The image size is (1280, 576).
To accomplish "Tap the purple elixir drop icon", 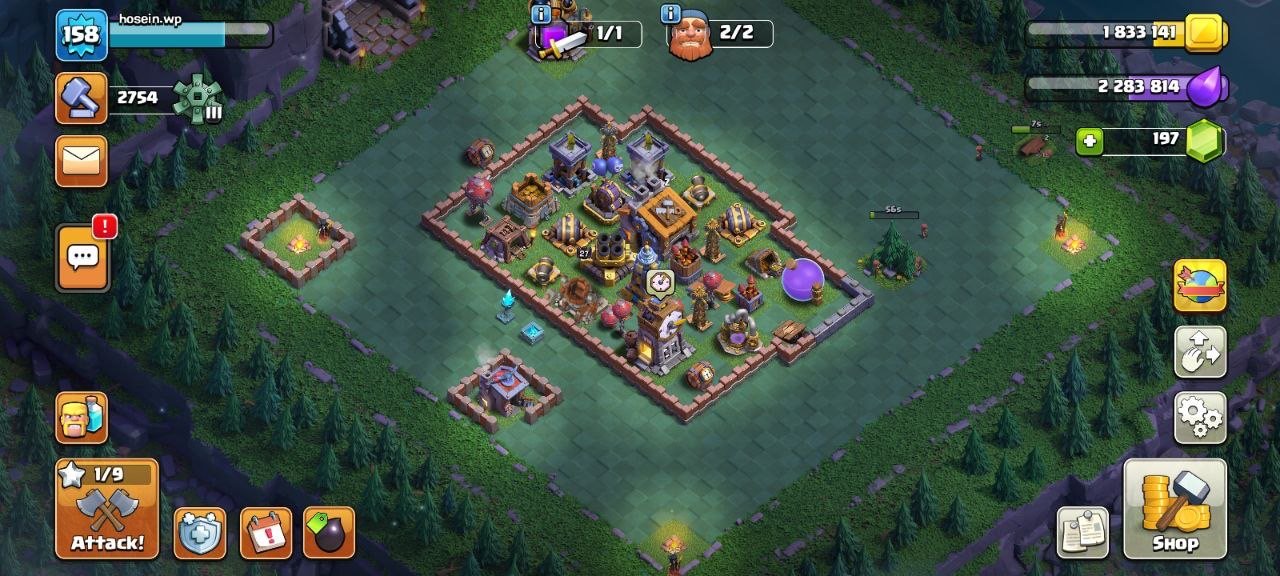I will (x=1205, y=87).
